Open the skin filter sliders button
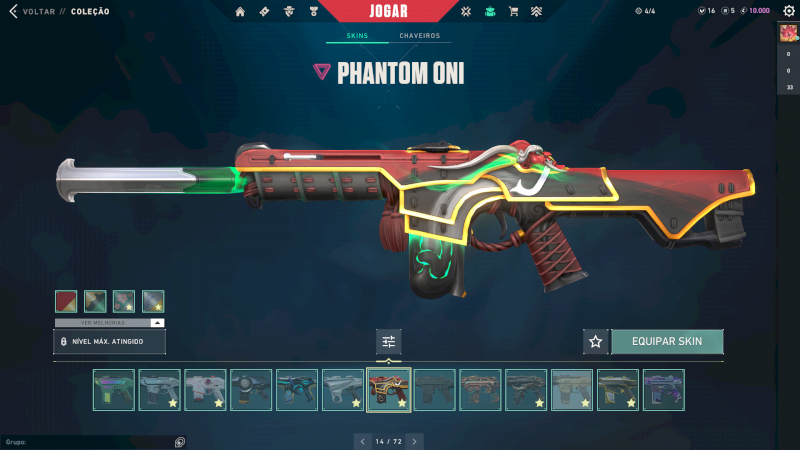 click(x=389, y=341)
